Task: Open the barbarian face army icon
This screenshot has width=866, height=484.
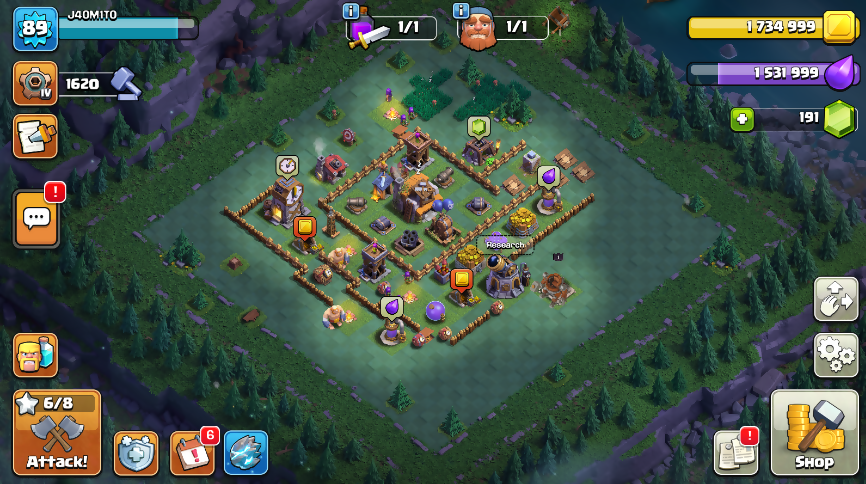Action: click(x=34, y=355)
